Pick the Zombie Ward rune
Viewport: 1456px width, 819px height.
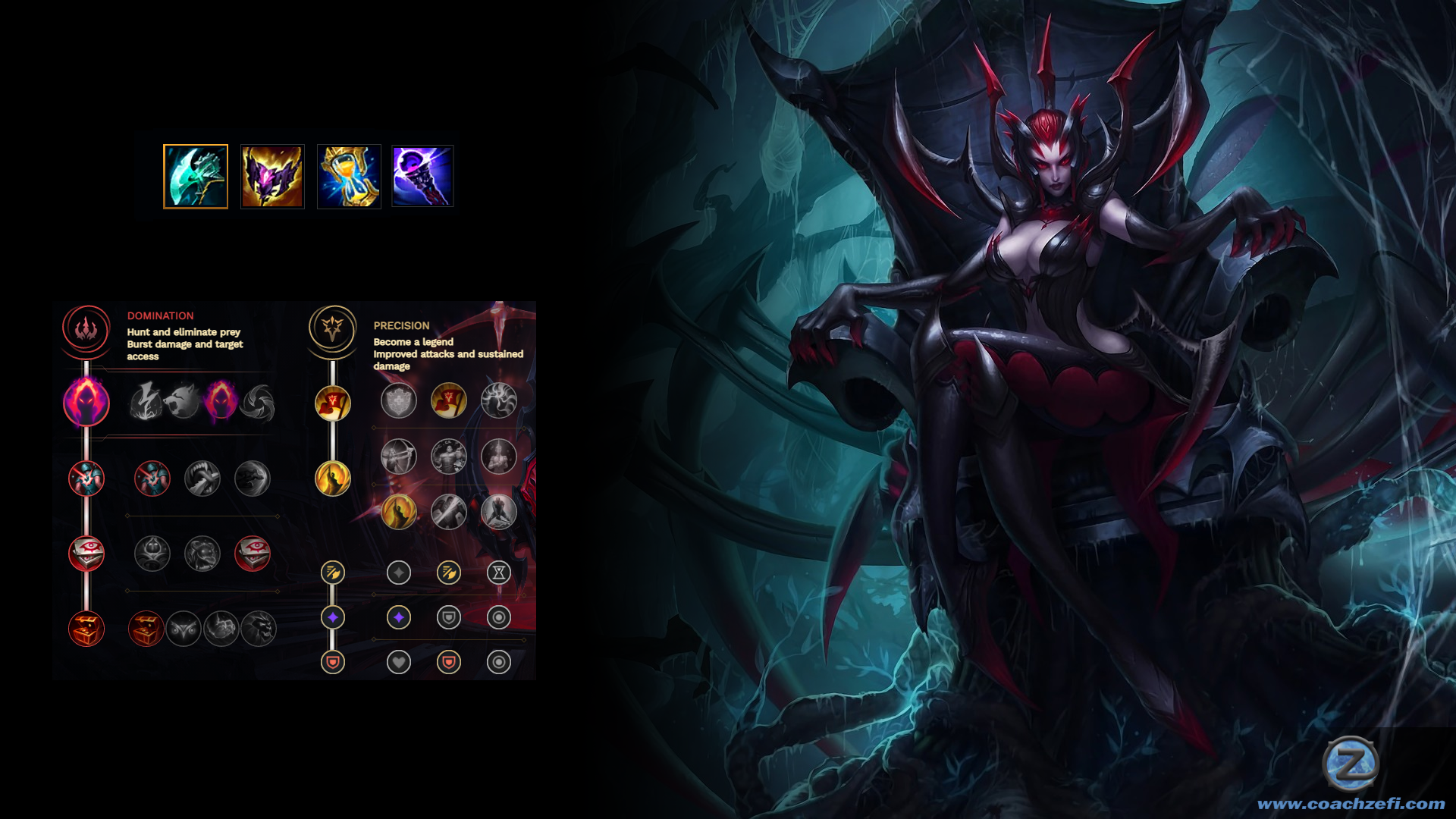point(152,554)
